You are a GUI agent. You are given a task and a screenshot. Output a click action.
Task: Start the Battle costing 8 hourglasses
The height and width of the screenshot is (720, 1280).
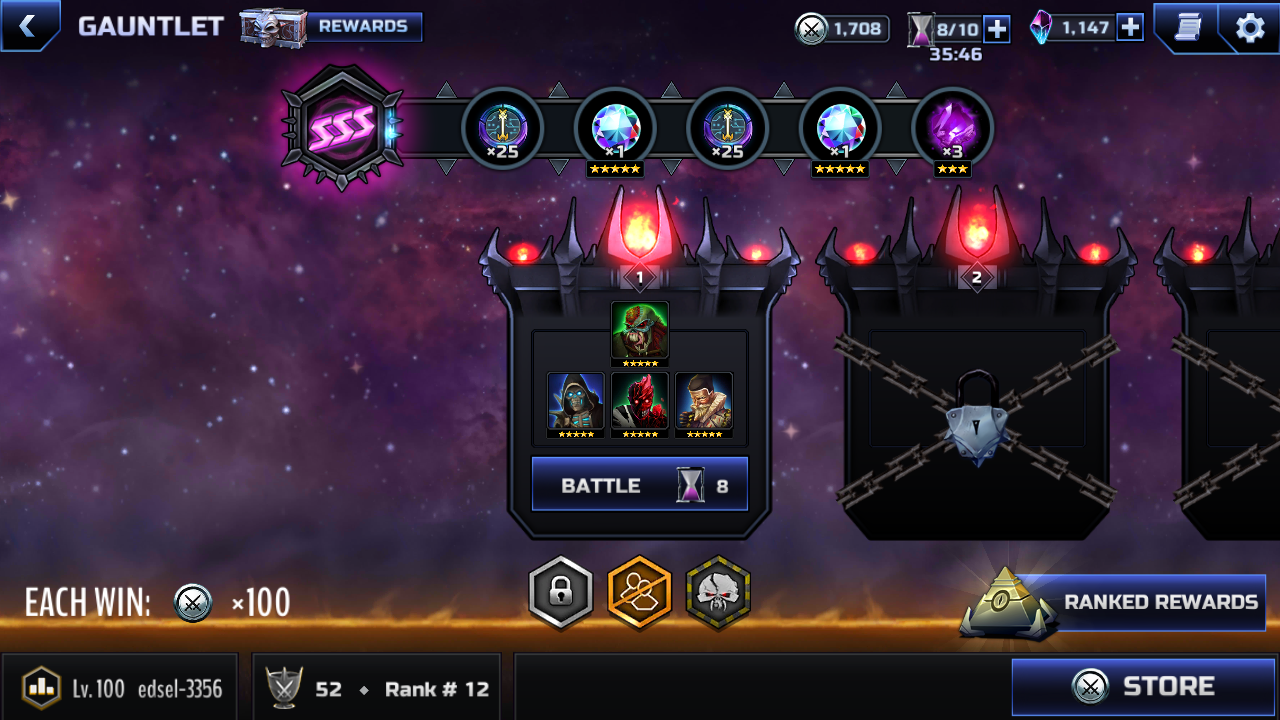pos(640,485)
